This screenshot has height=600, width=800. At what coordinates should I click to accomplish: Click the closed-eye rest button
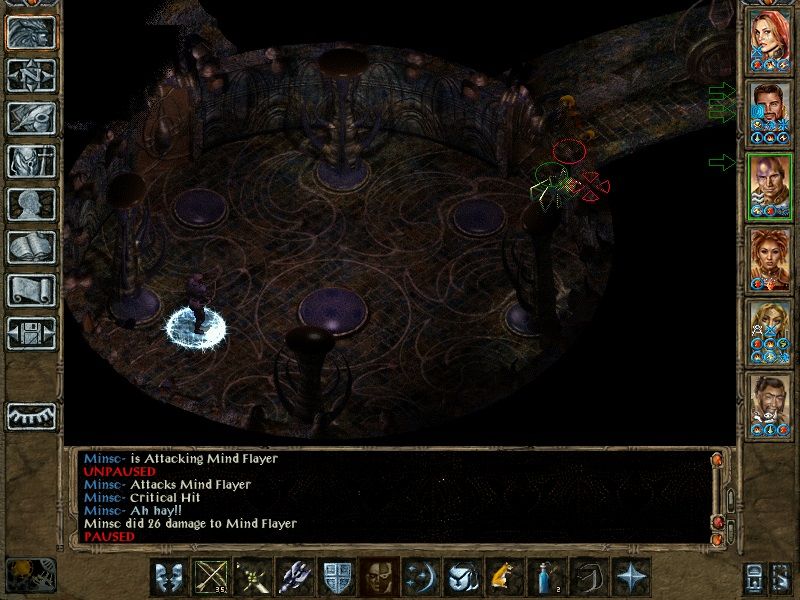pyautogui.click(x=31, y=414)
